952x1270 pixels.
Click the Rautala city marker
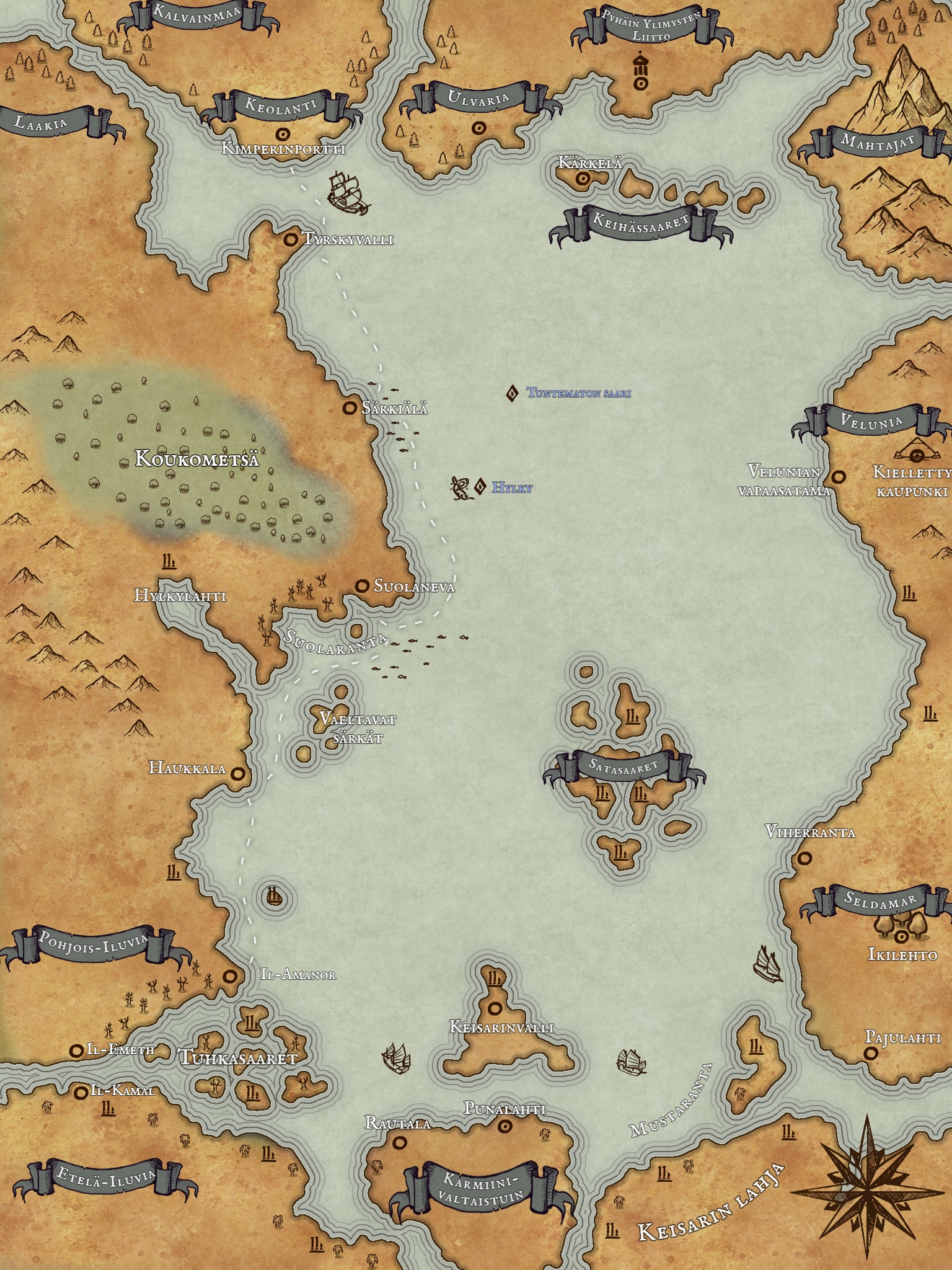[x=399, y=1141]
